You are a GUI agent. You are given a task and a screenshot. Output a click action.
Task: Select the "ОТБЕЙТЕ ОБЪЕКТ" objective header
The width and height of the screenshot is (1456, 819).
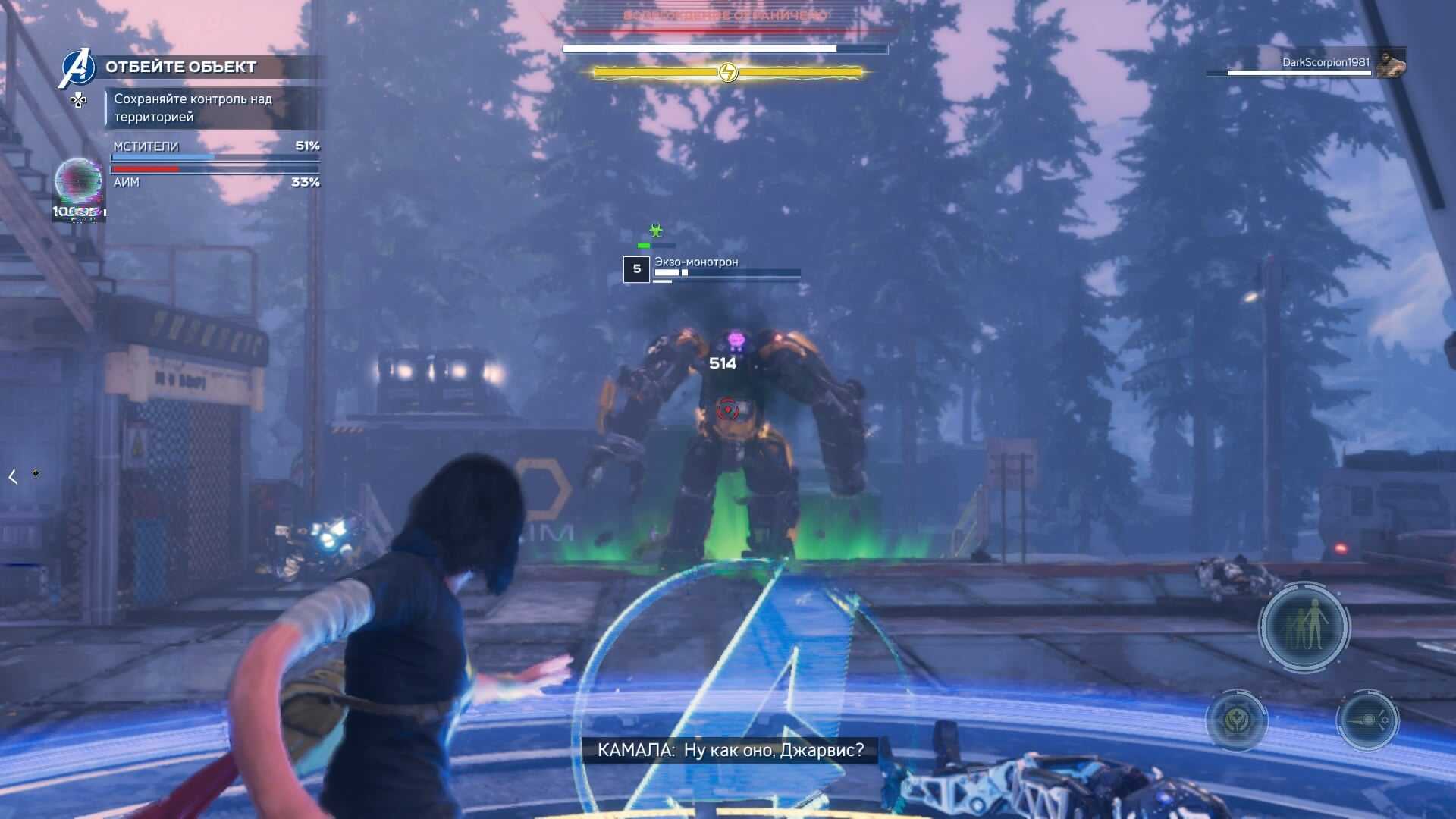180,67
